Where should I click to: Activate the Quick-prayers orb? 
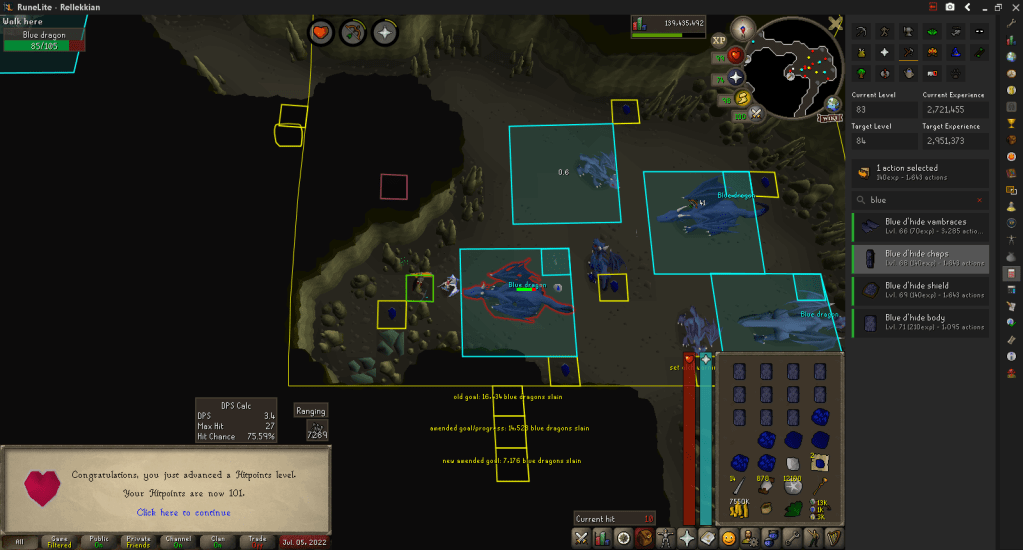tap(736, 77)
